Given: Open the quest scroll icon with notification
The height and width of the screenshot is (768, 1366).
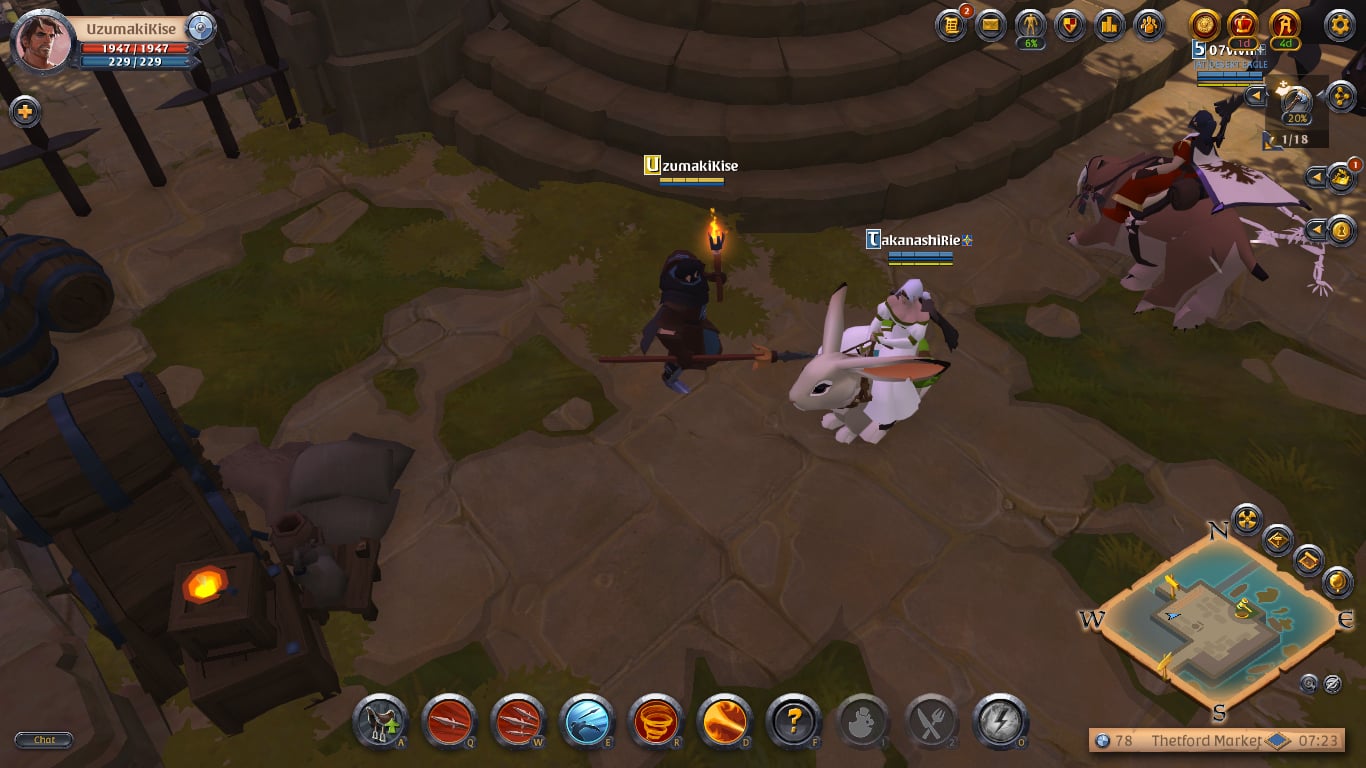Looking at the screenshot, I should [x=951, y=26].
